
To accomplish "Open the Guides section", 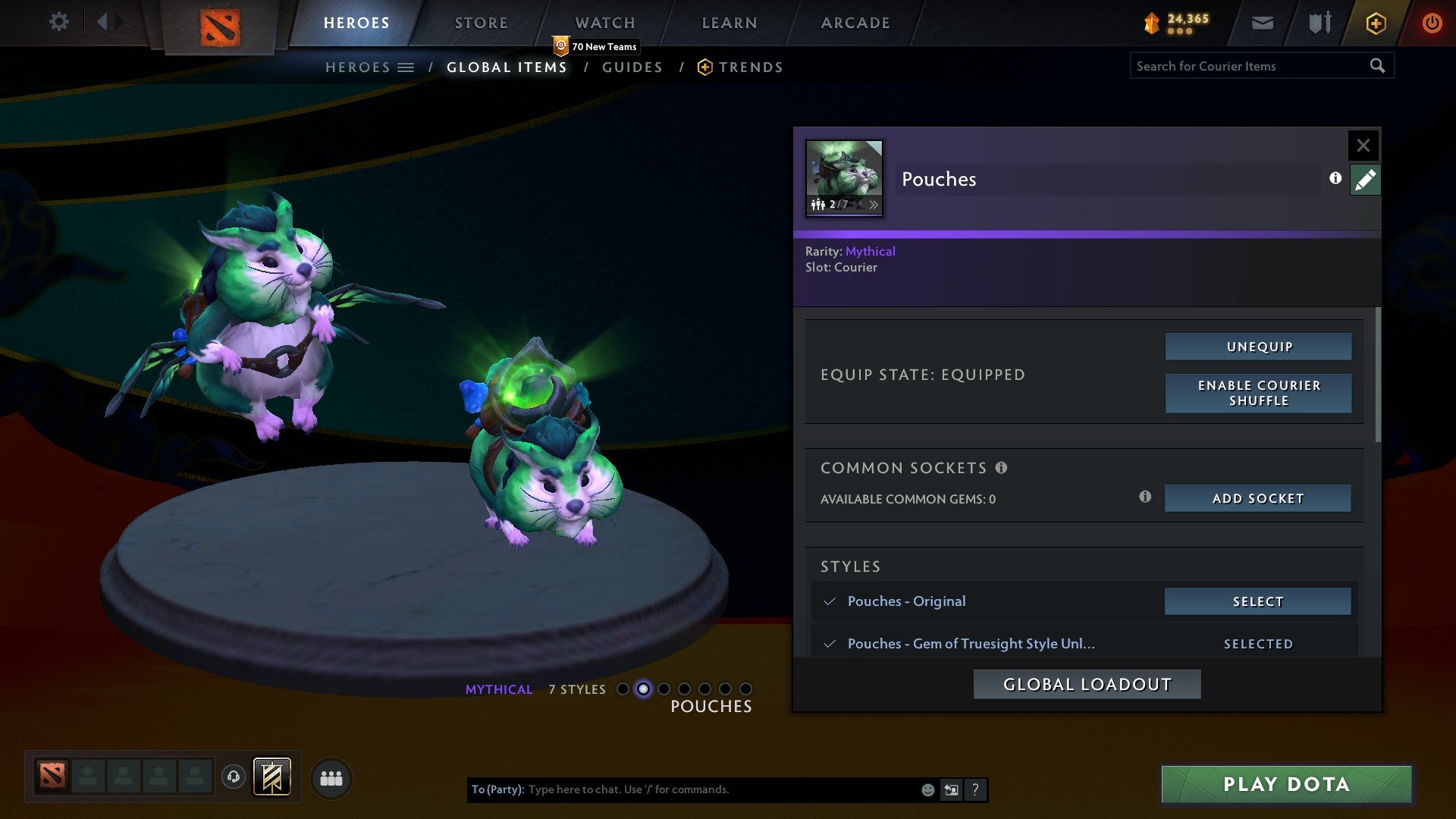I will [632, 67].
